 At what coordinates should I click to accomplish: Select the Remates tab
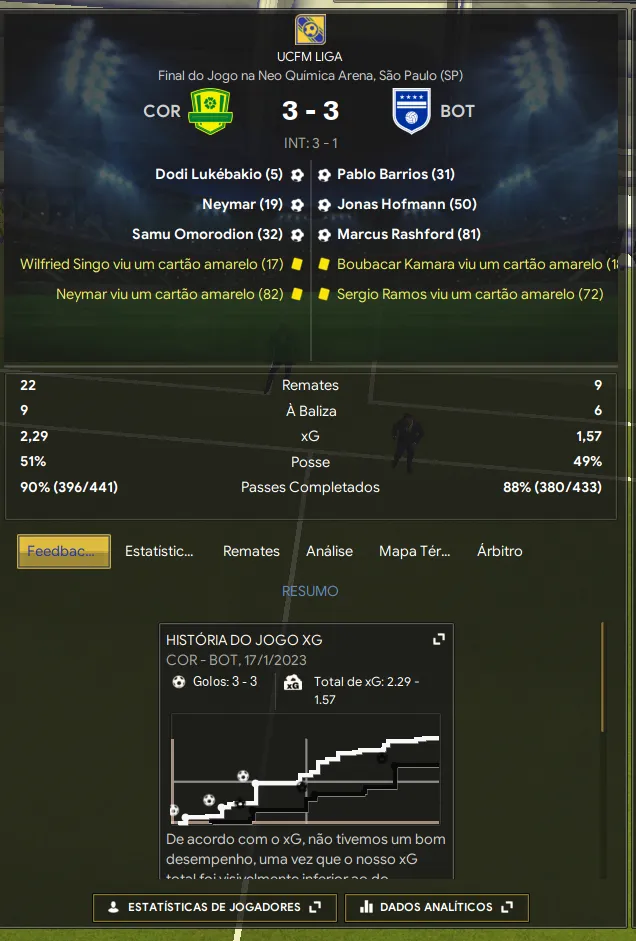pyautogui.click(x=251, y=551)
